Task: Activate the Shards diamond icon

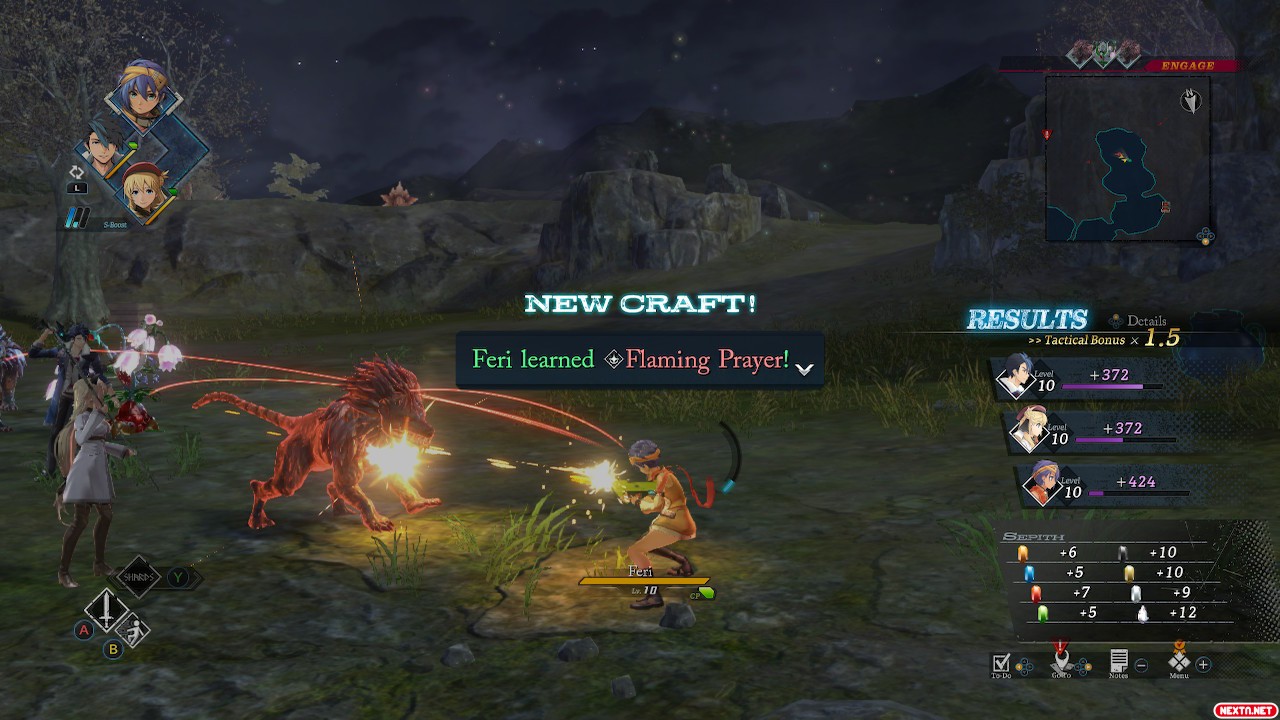Action: (137, 576)
